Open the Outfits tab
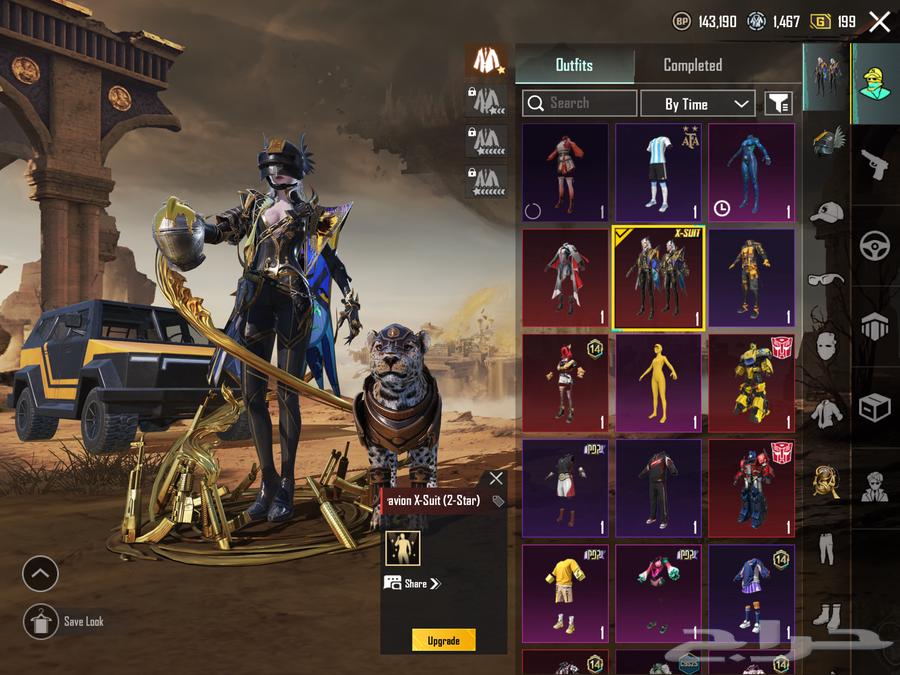The image size is (900, 675). tap(574, 65)
